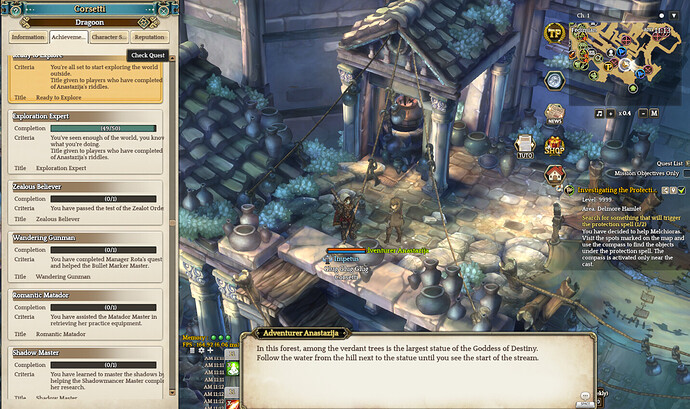Toggle the Mission Objectives Only checkbox
Viewport: 690px width, 409px height.
(685, 173)
